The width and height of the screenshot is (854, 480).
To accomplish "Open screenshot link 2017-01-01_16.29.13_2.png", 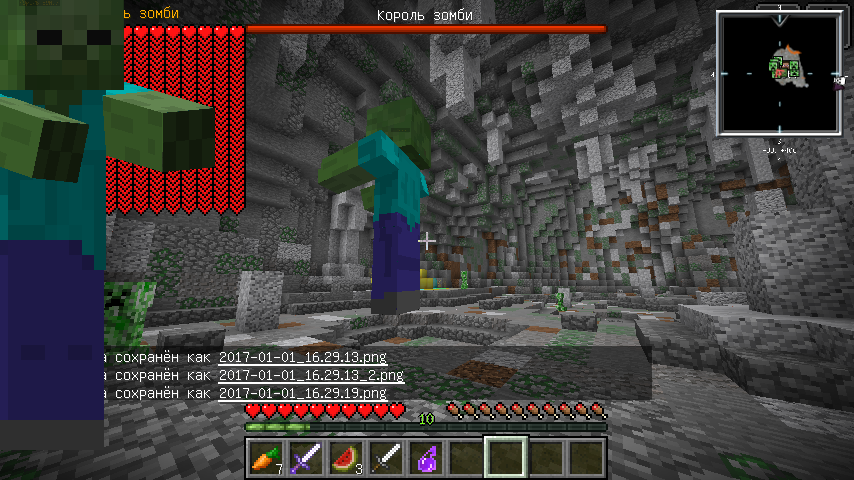I will pyautogui.click(x=311, y=376).
